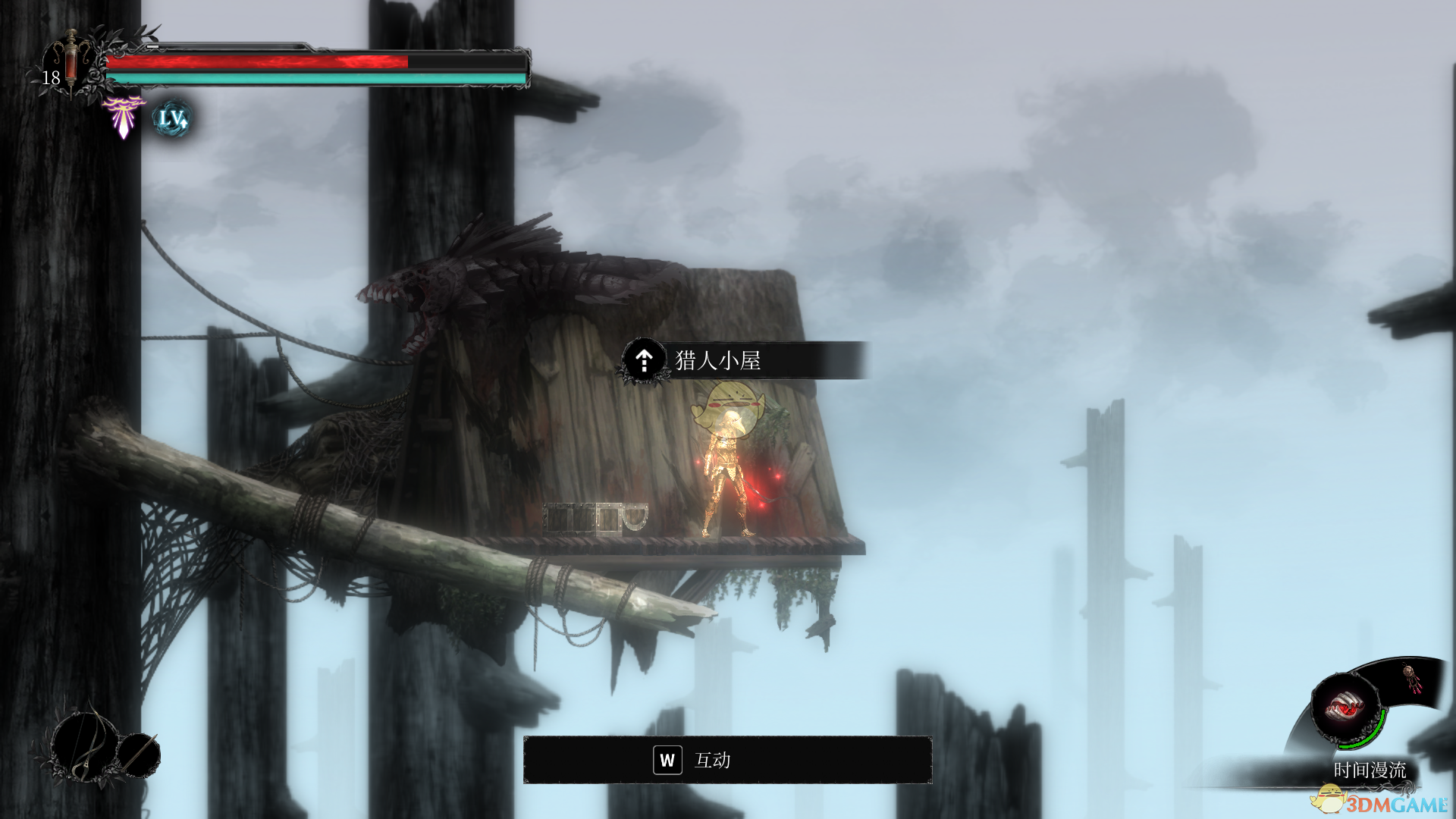The height and width of the screenshot is (819, 1456).
Task: Enter the 猎人小屋 location prompt
Action: (x=717, y=360)
